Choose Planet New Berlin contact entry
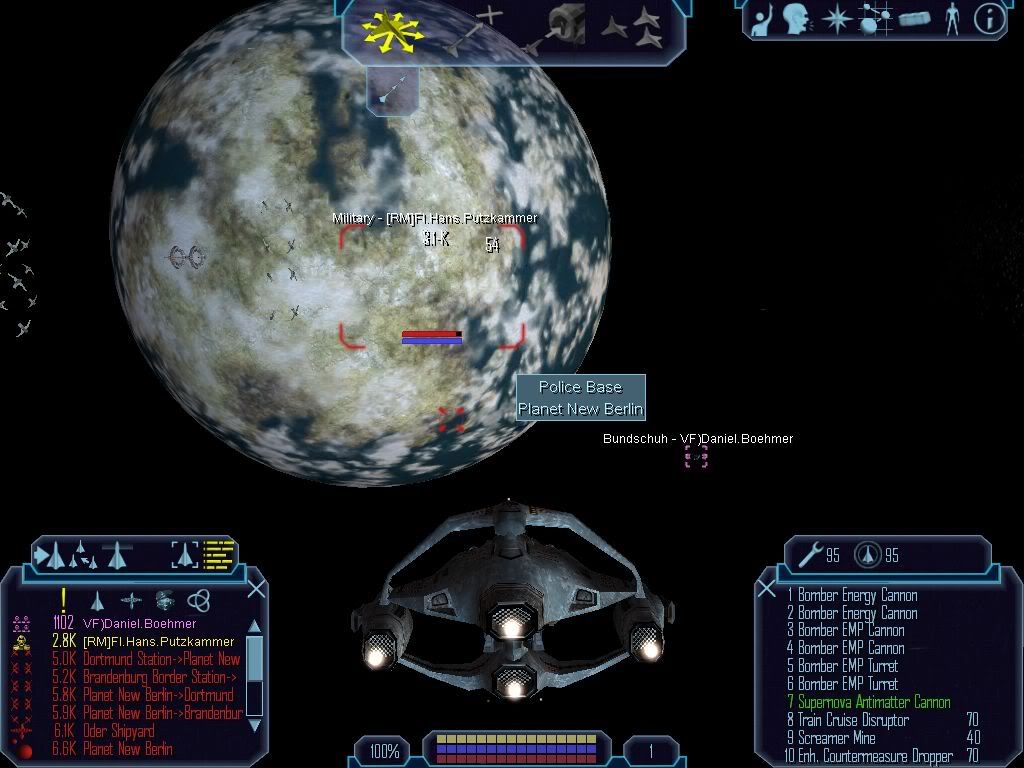This screenshot has width=1024, height=768. [127, 750]
